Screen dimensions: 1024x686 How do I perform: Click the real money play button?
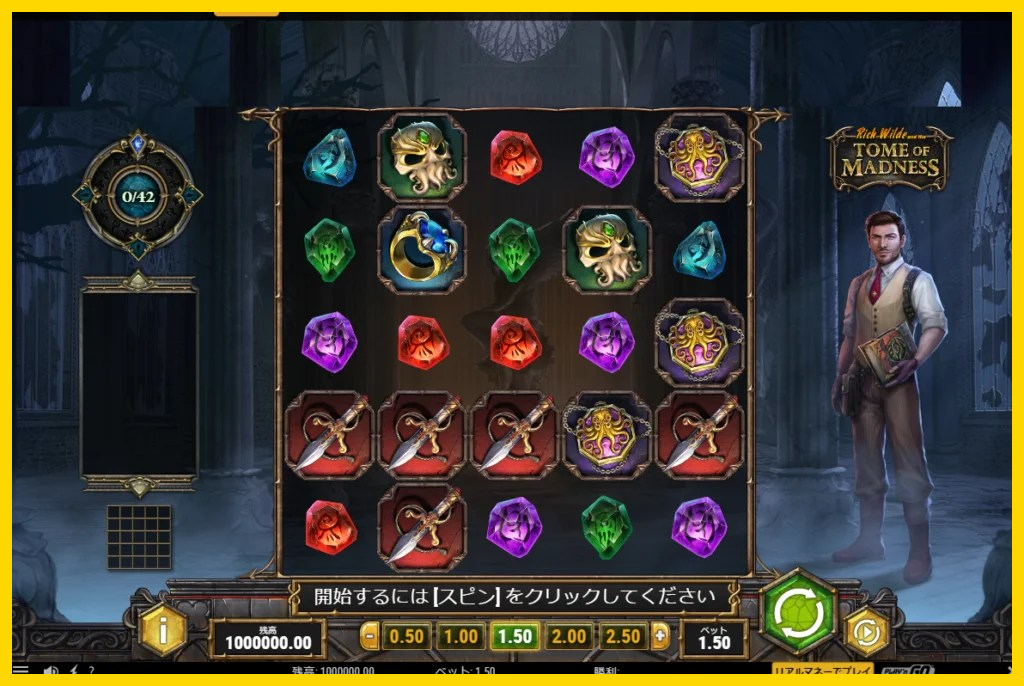[x=822, y=671]
